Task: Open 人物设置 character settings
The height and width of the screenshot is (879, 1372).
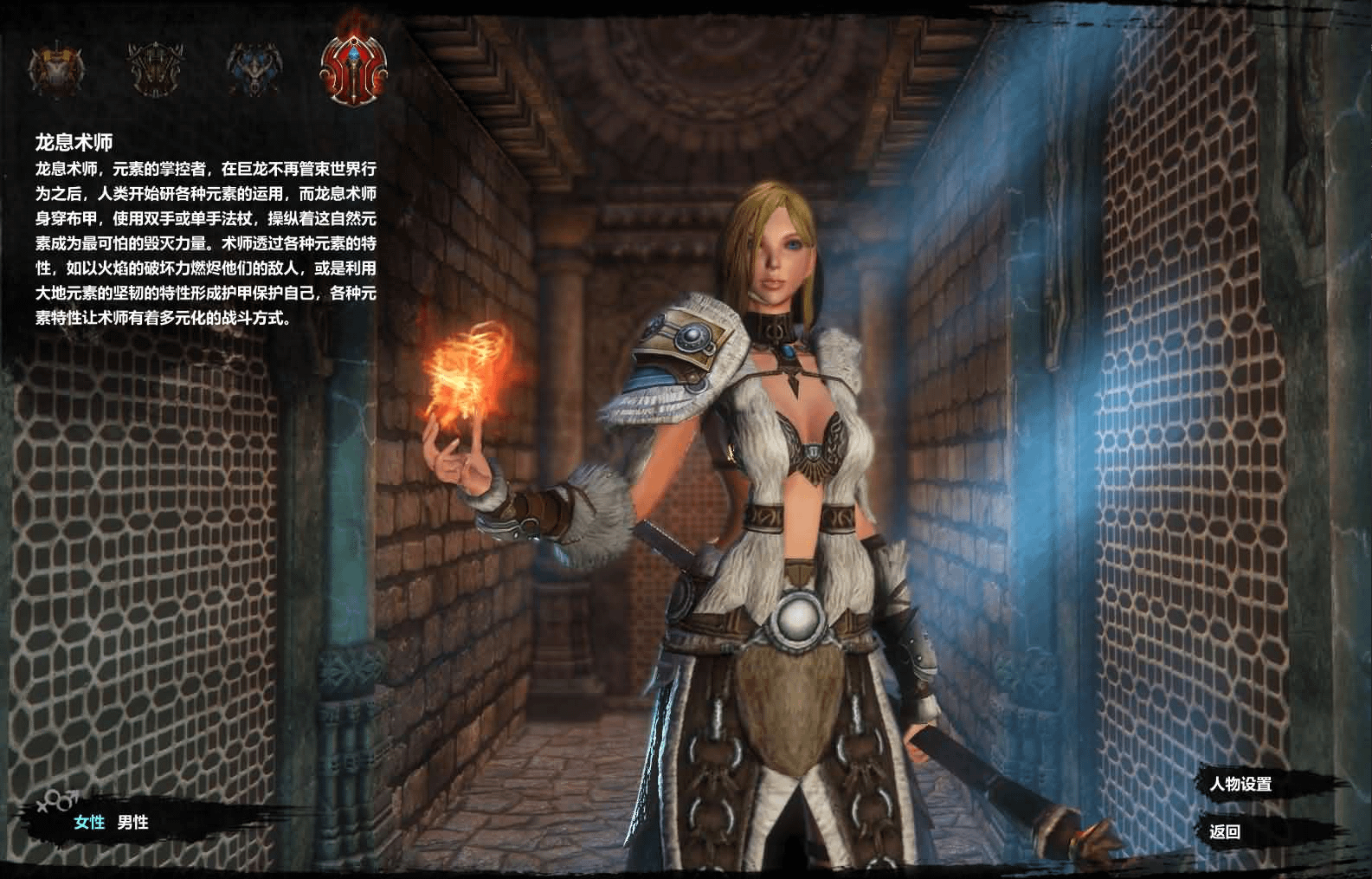Action: pos(1240,785)
